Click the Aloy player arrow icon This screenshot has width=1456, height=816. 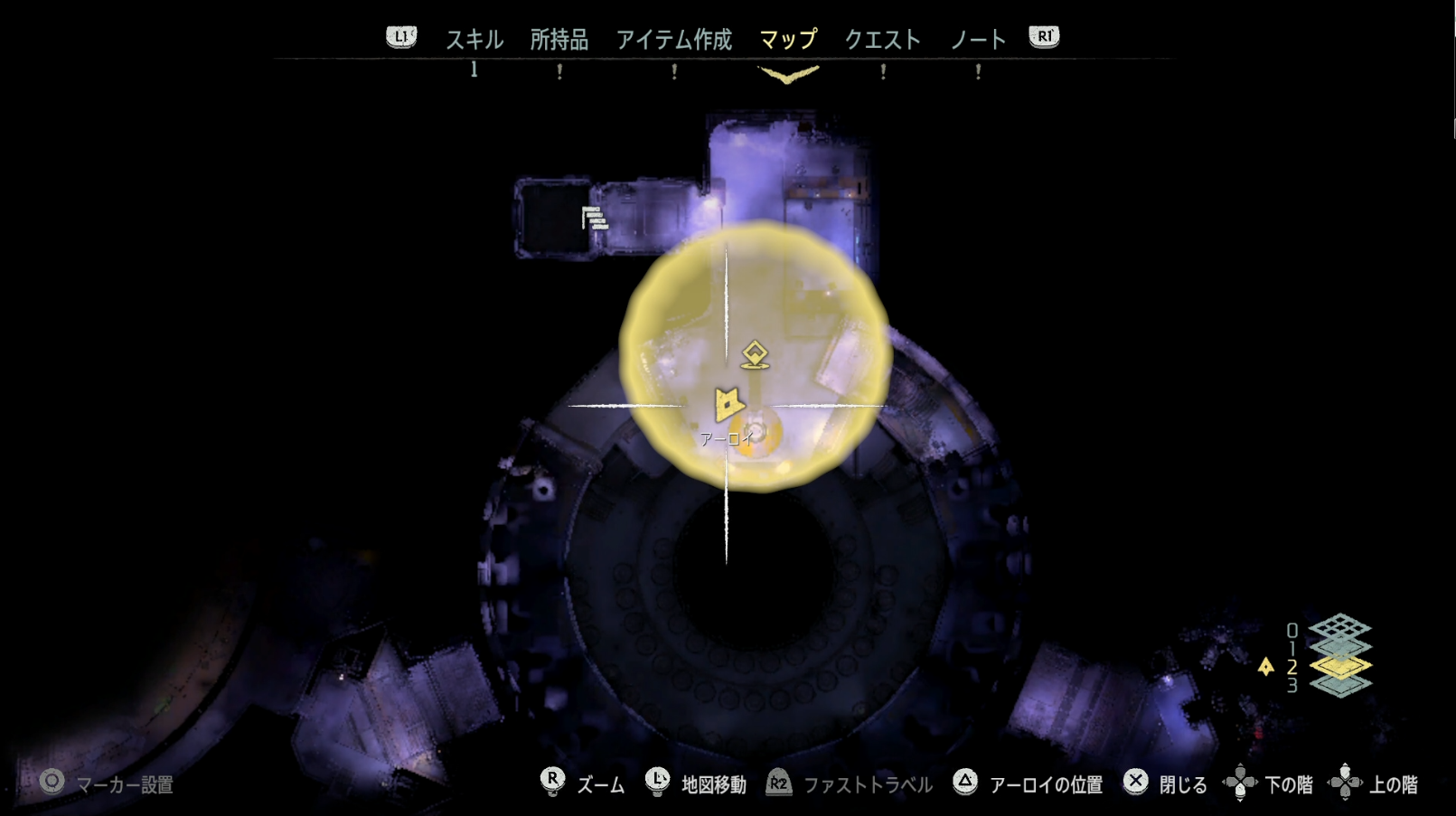tap(728, 404)
